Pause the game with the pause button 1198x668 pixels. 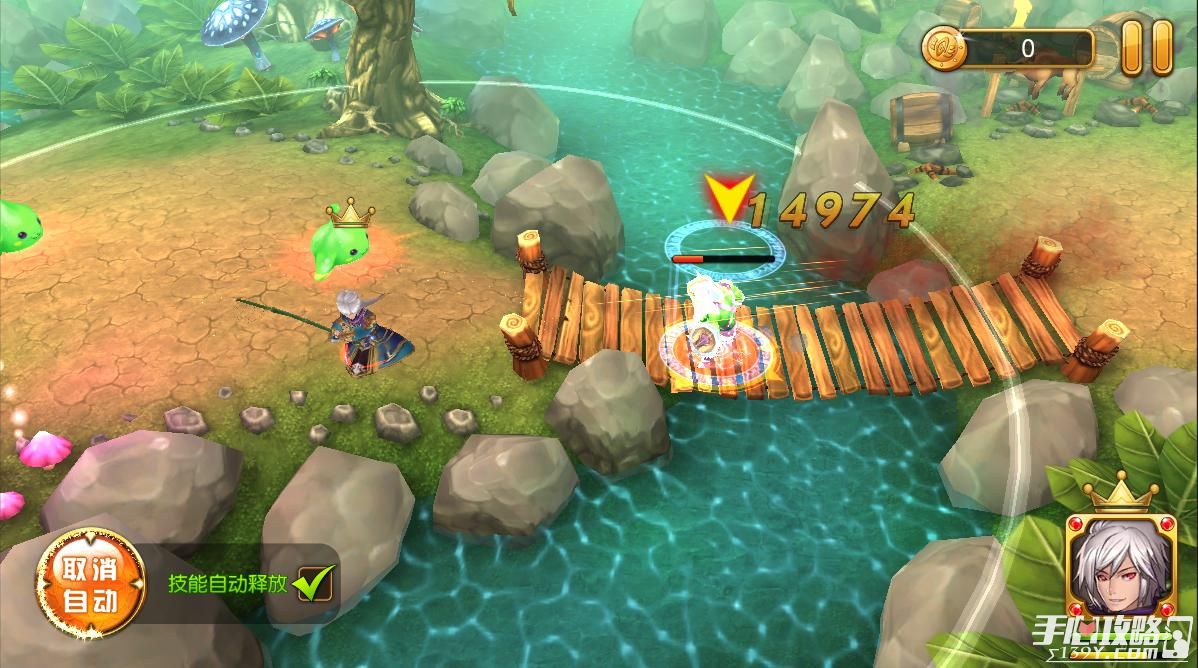[1145, 47]
